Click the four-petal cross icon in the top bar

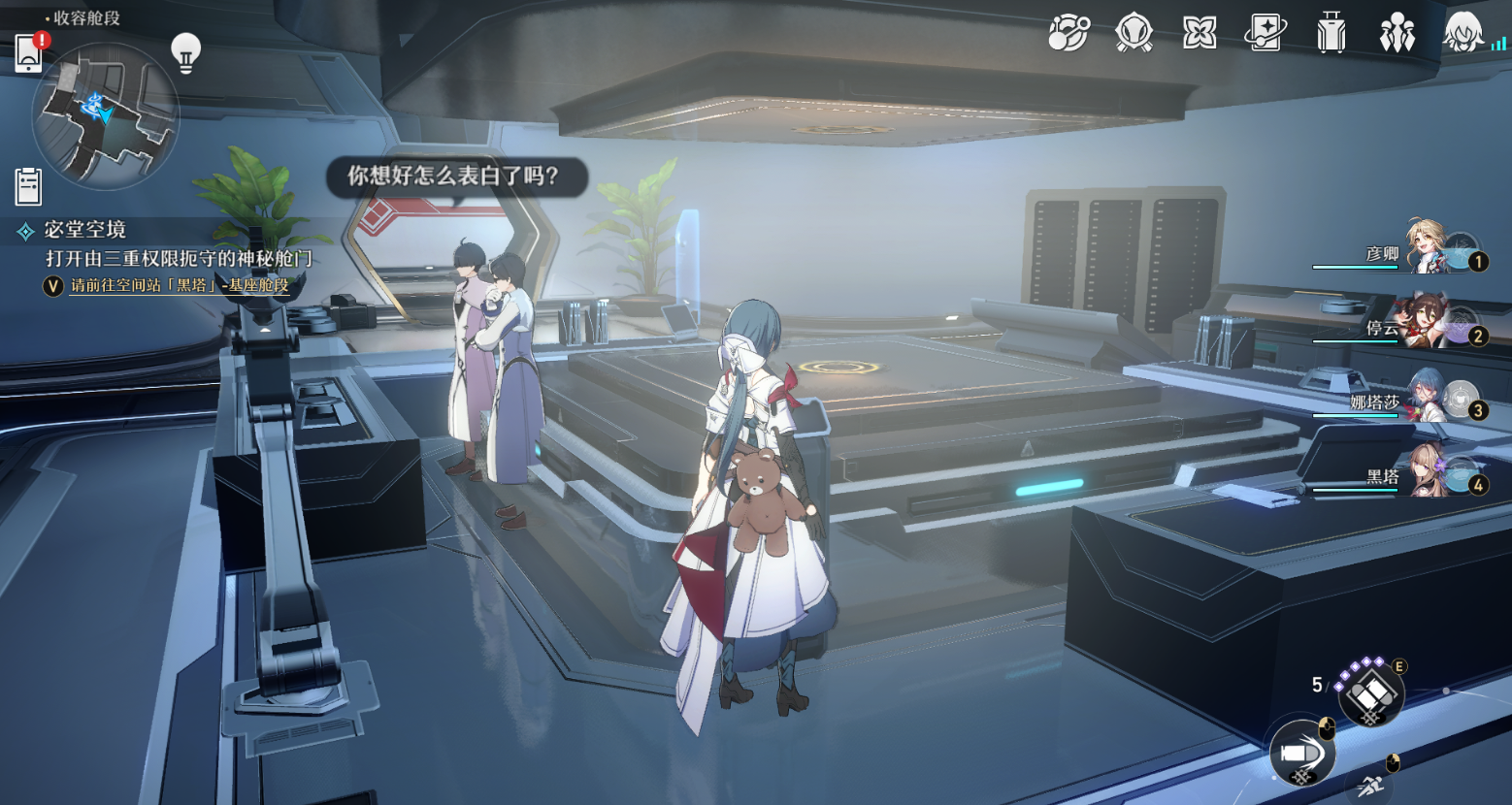pyautogui.click(x=1200, y=34)
